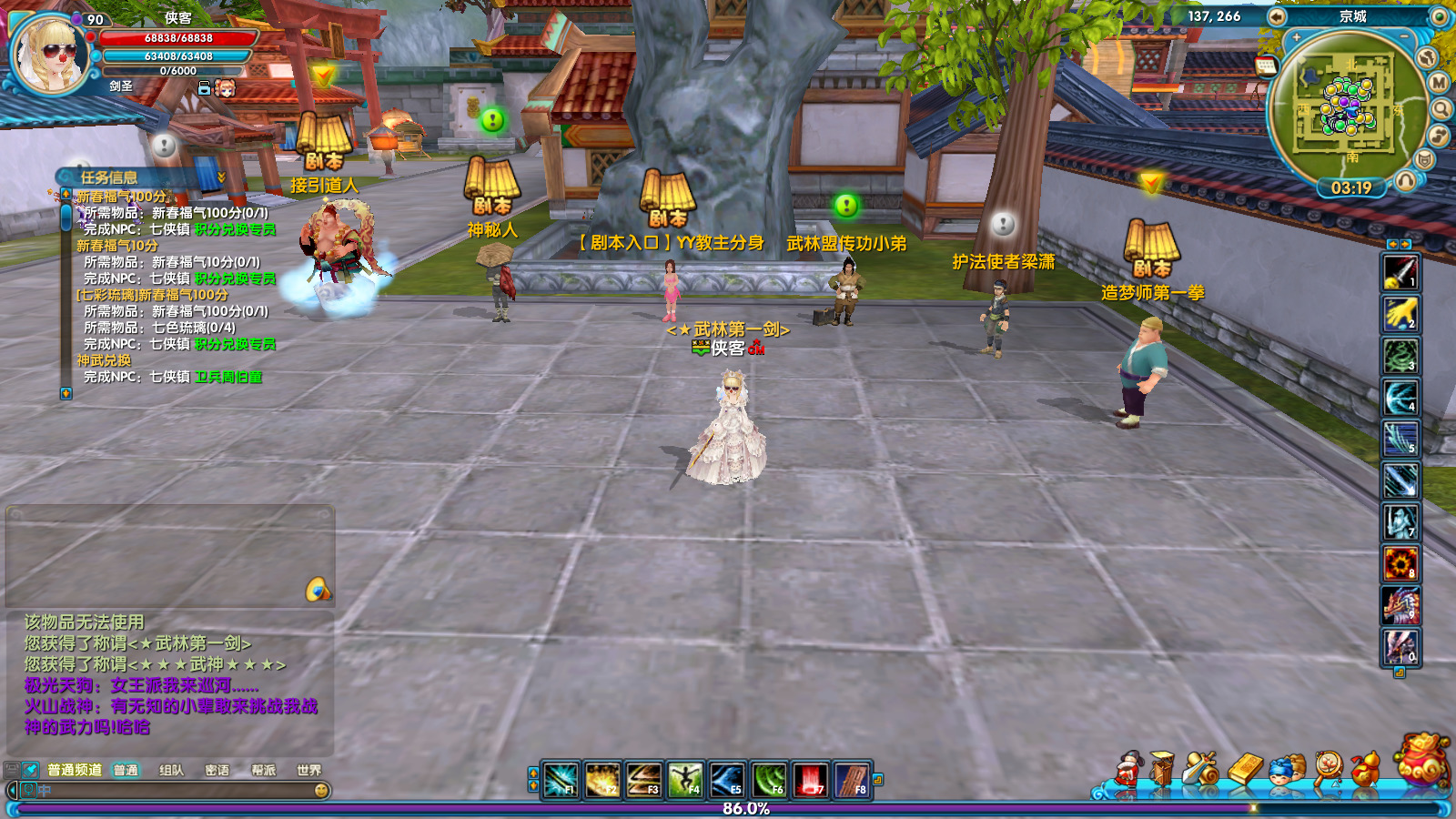The height and width of the screenshot is (819, 1456).
Task: Open the golden book menu icon
Action: (1246, 770)
